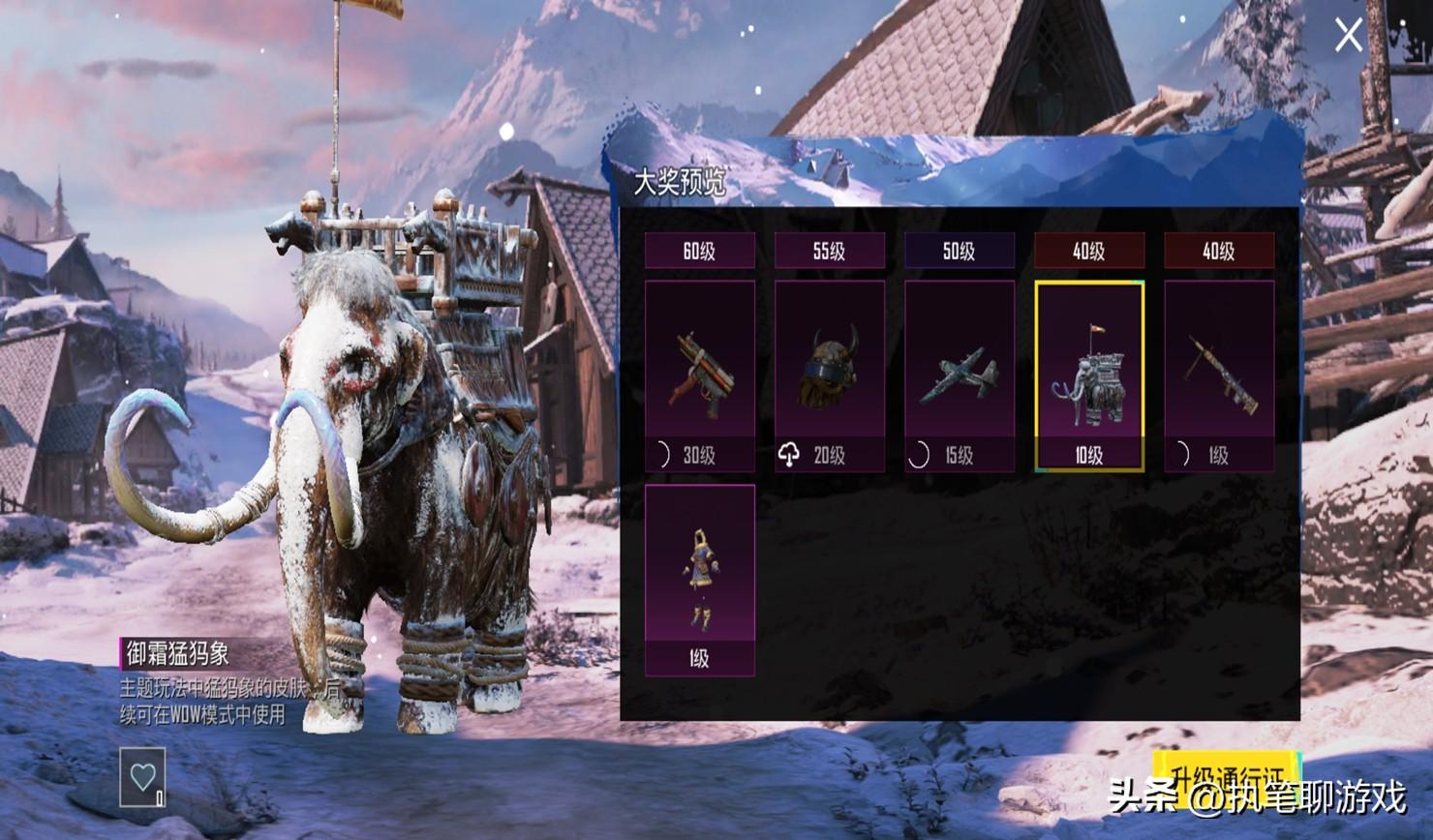The width and height of the screenshot is (1433, 840).
Task: Close the grand prize preview screen
Action: coord(1348,36)
